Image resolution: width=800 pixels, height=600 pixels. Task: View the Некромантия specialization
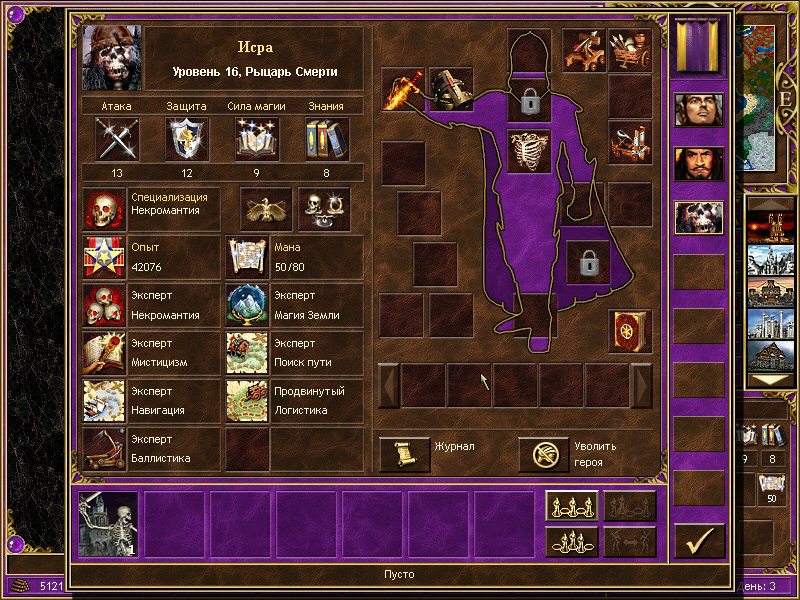point(103,210)
